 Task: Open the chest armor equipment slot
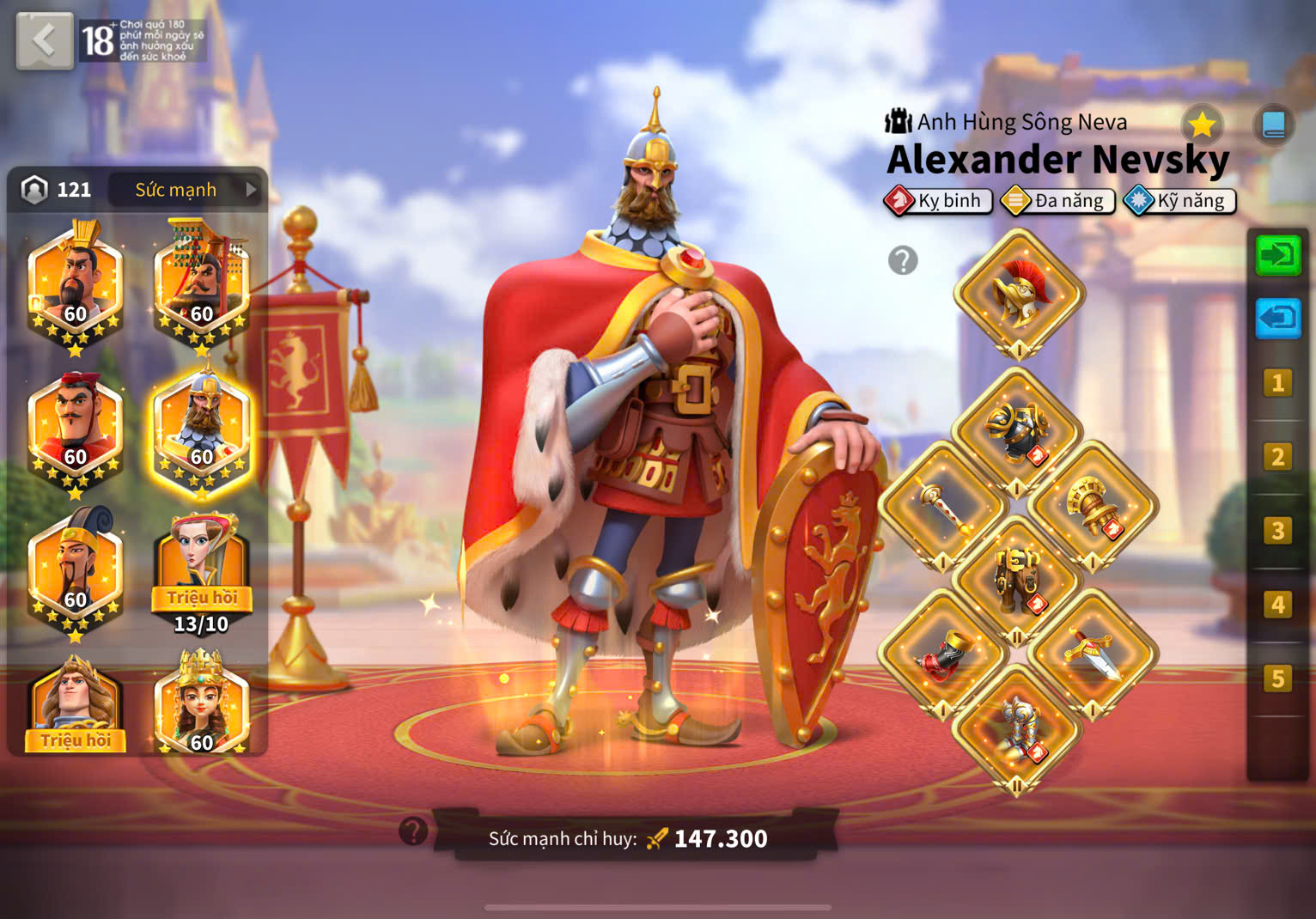click(1017, 431)
